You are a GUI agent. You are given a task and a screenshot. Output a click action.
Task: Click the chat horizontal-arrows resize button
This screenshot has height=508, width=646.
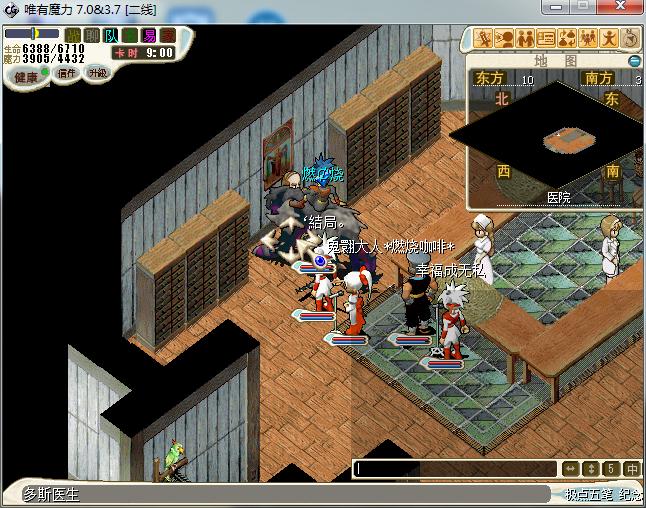(x=570, y=468)
